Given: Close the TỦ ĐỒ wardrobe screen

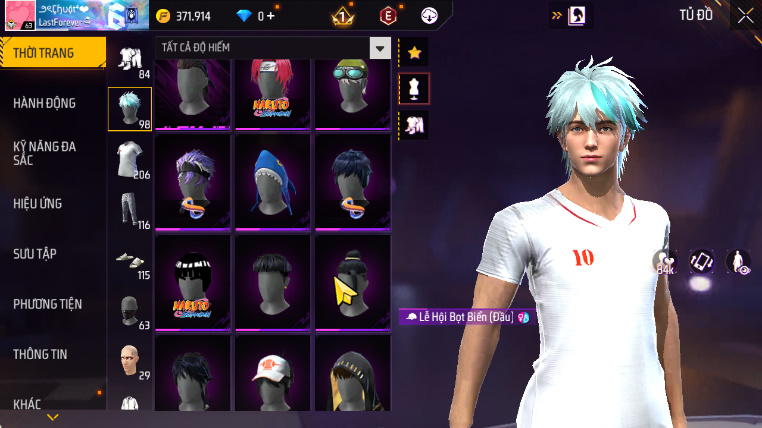Looking at the screenshot, I should pos(745,15).
